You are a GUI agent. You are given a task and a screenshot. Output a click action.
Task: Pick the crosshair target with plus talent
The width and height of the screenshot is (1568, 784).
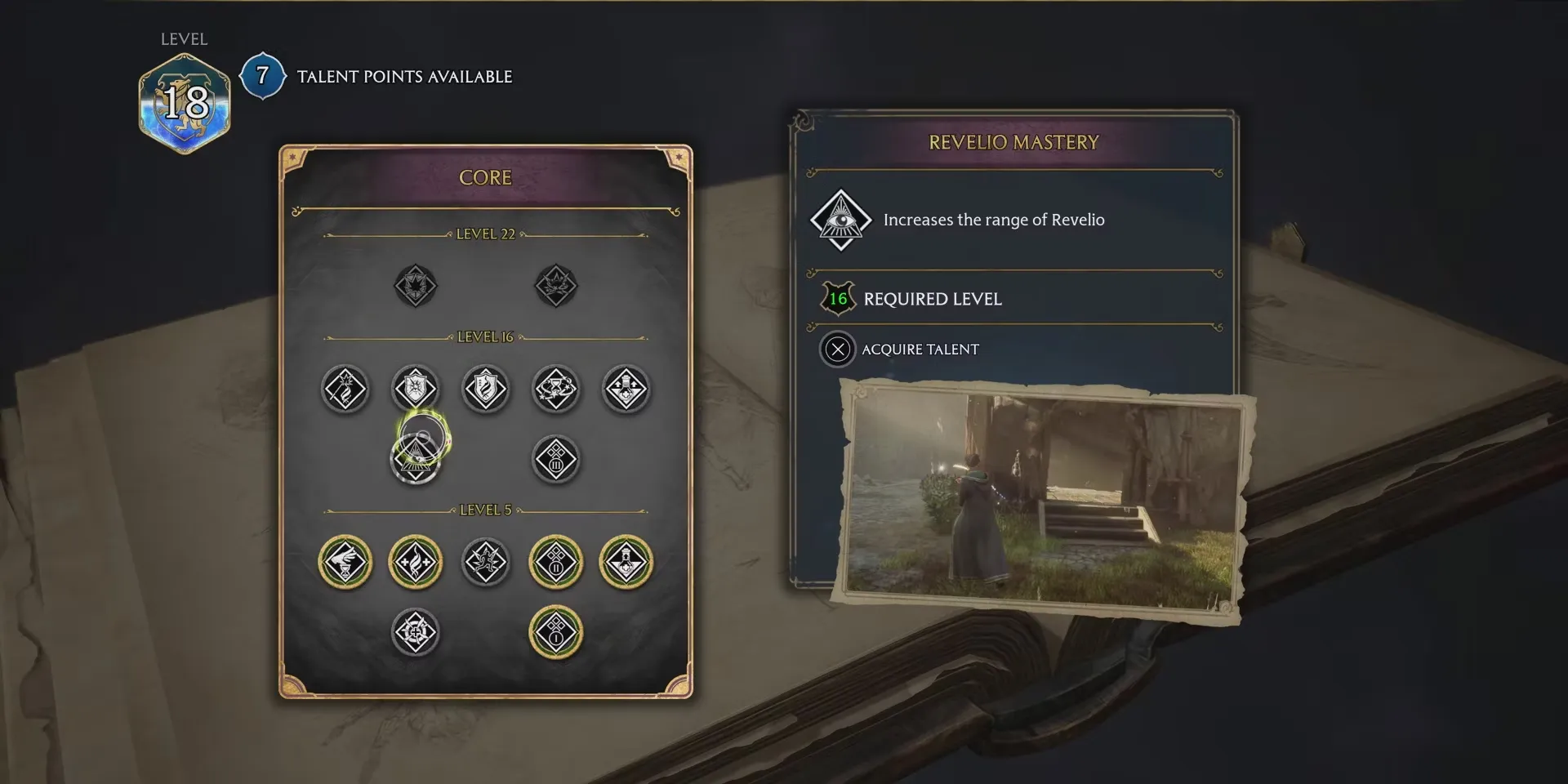coord(416,633)
